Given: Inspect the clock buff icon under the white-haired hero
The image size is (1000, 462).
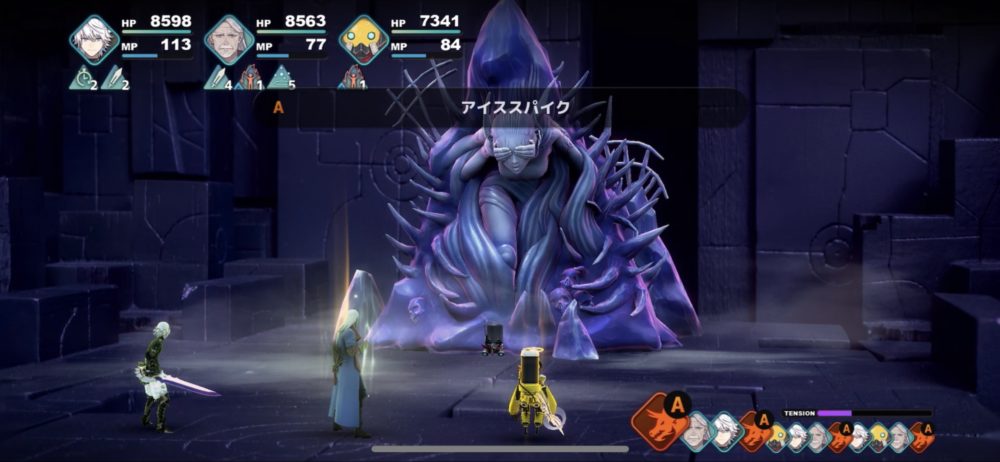Looking at the screenshot, I should pos(81,77).
